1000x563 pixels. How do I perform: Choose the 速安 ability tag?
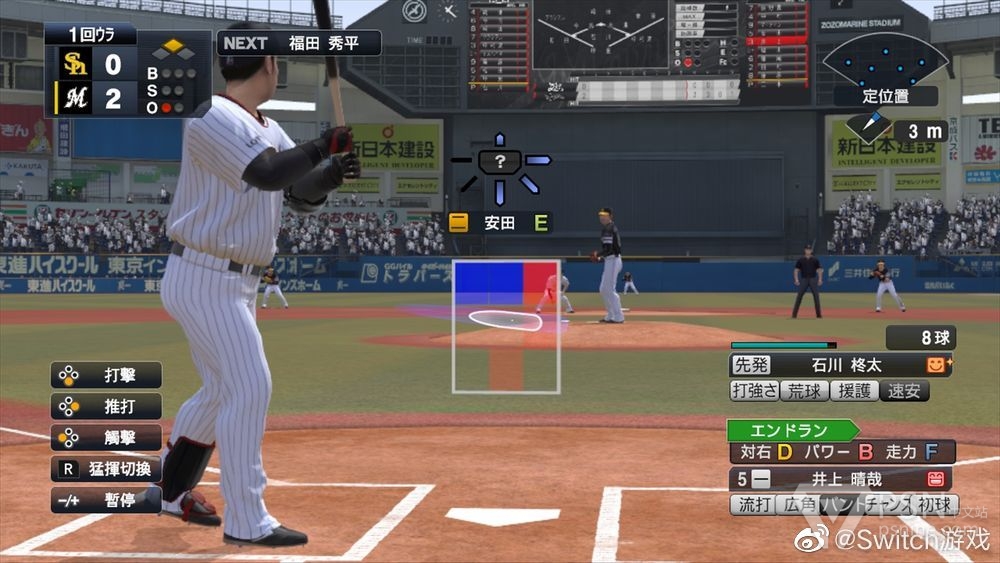tap(903, 391)
